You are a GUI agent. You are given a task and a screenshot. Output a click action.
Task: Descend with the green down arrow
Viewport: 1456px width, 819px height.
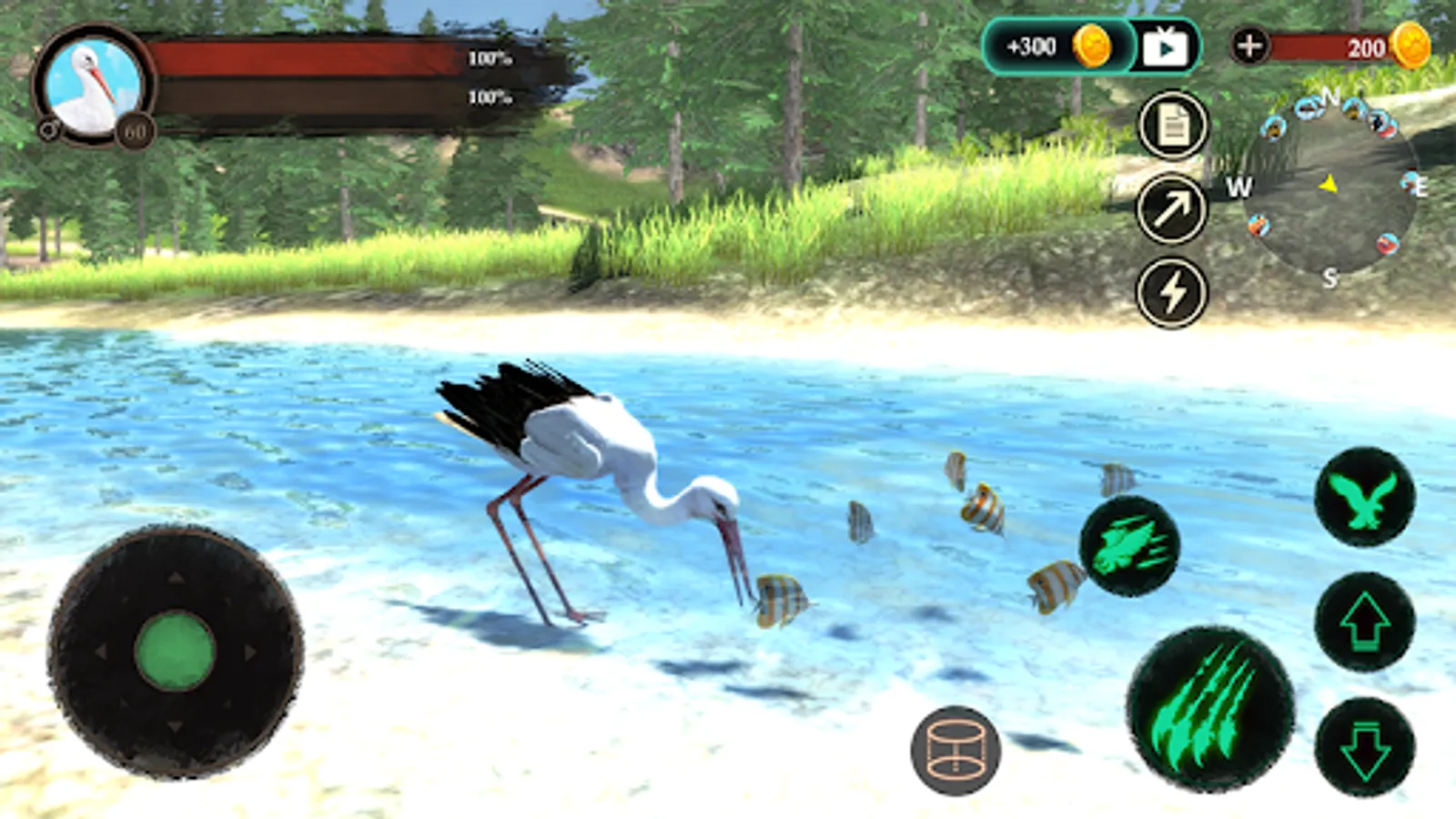click(x=1364, y=747)
